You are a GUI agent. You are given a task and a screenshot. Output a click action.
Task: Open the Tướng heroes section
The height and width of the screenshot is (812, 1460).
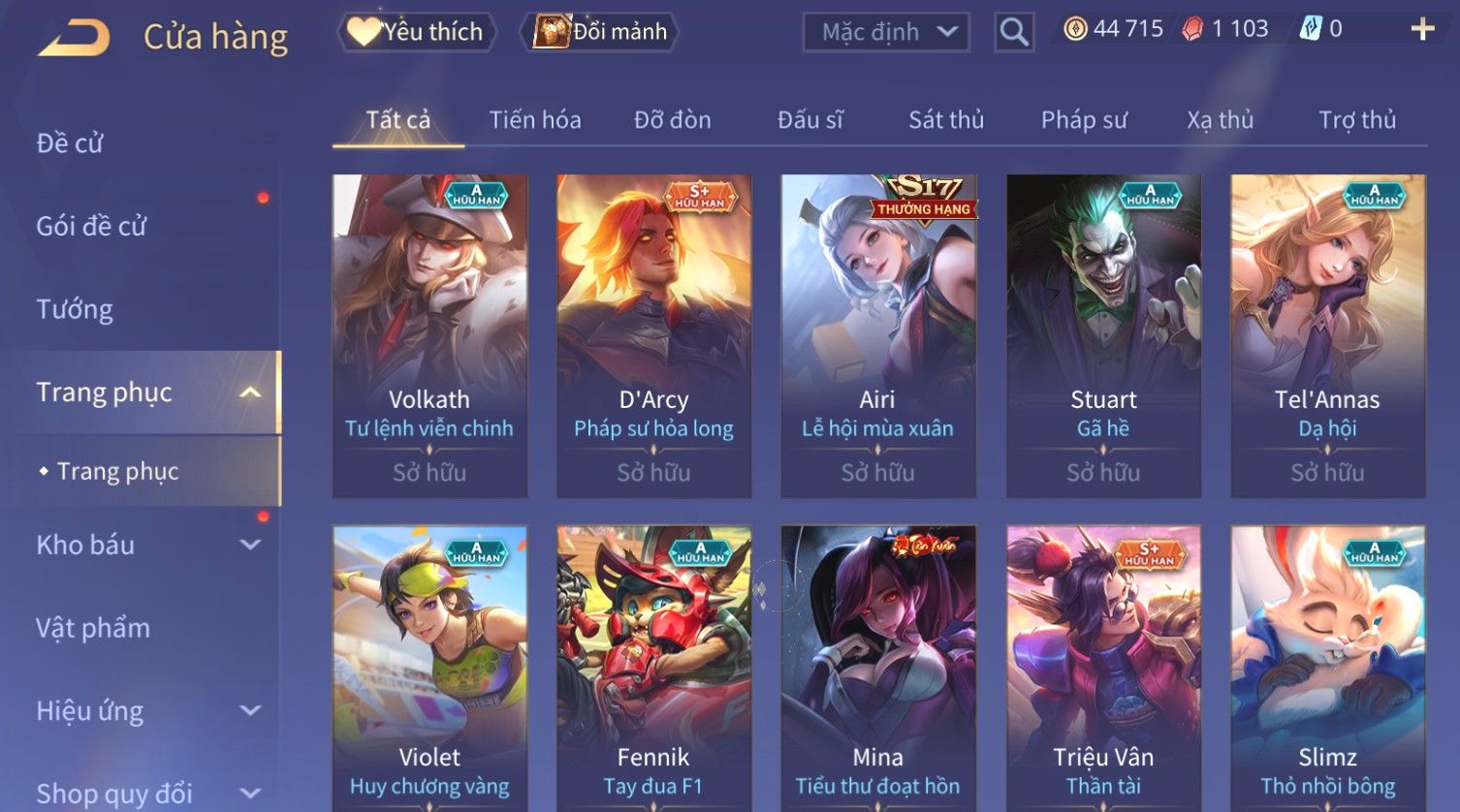(75, 310)
